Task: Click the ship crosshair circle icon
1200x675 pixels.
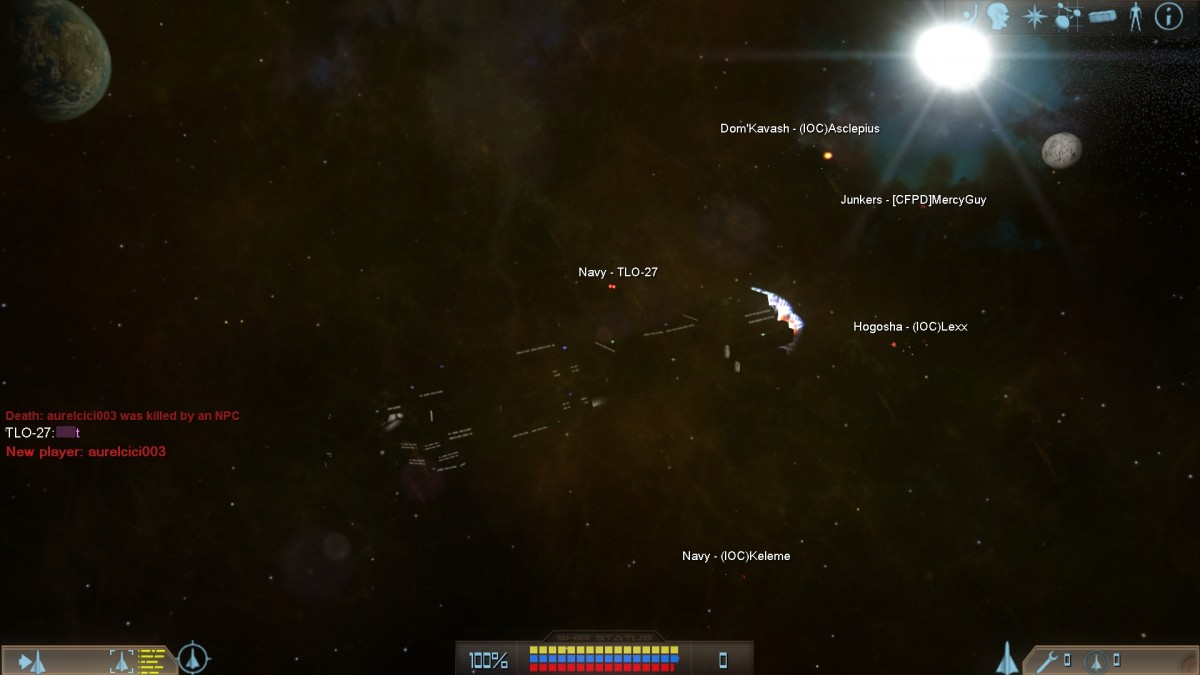Action: [x=193, y=659]
